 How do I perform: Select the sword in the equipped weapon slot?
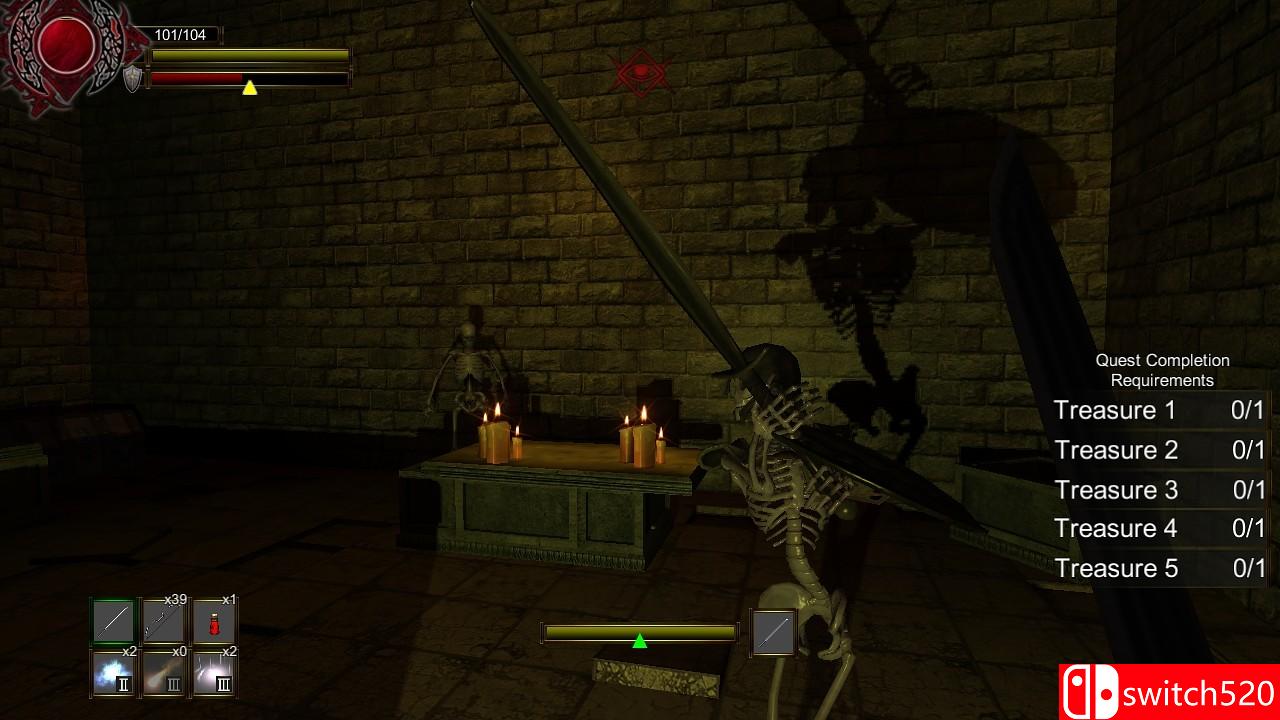[112, 622]
